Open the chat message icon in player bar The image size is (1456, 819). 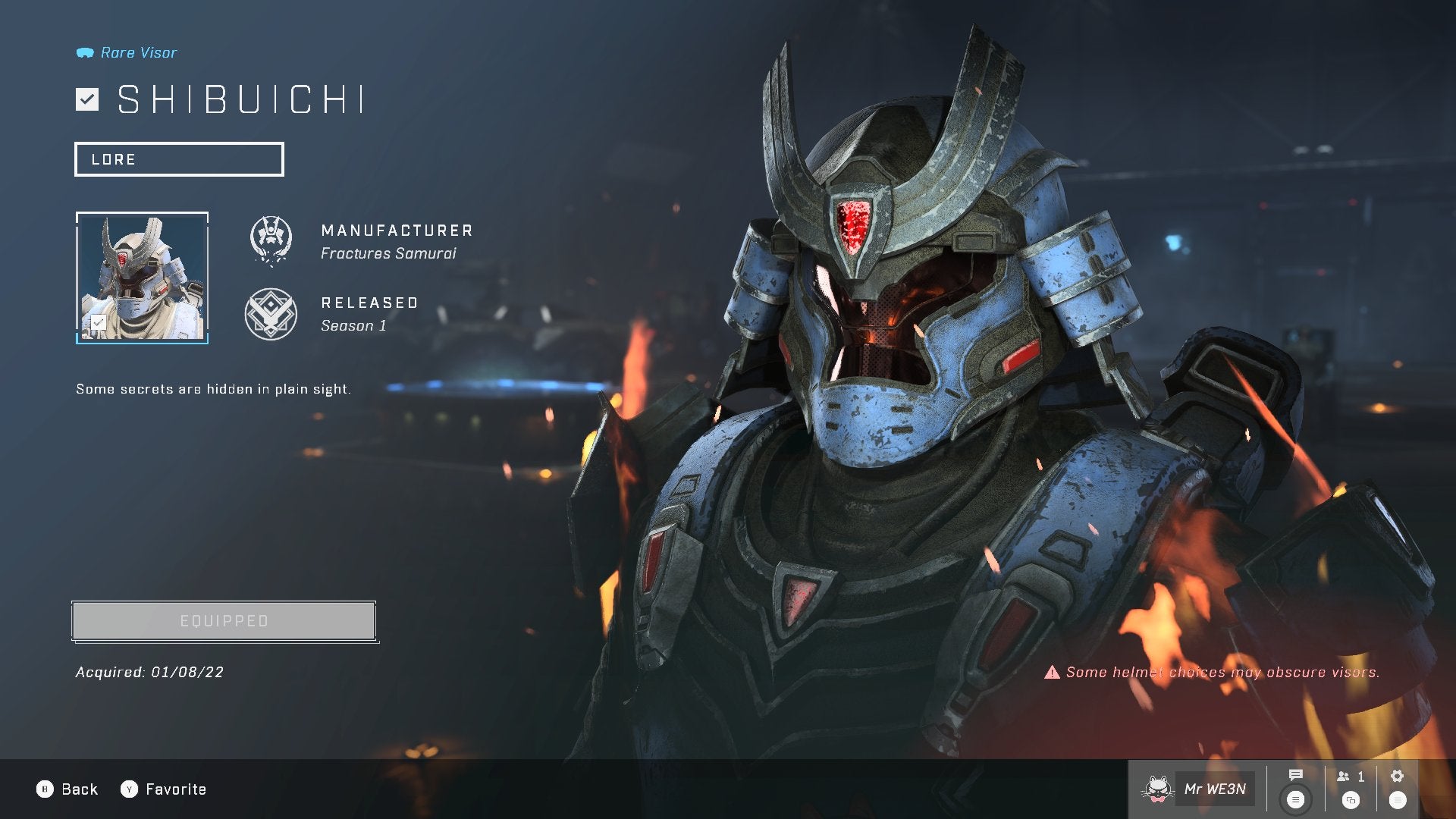click(x=1295, y=776)
